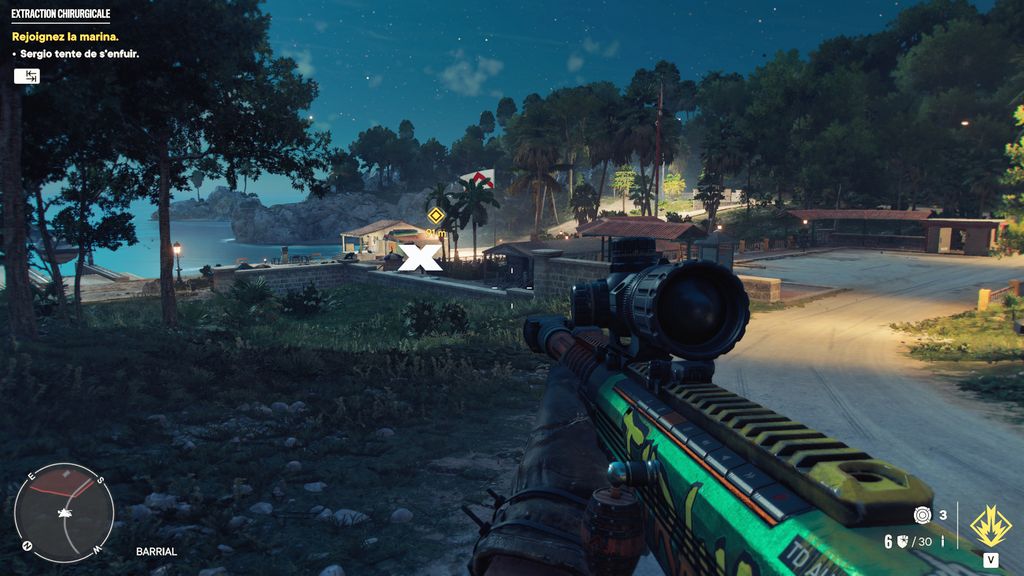Select the throwable gadget icon showing 3
Image resolution: width=1024 pixels, height=576 pixels.
click(922, 515)
